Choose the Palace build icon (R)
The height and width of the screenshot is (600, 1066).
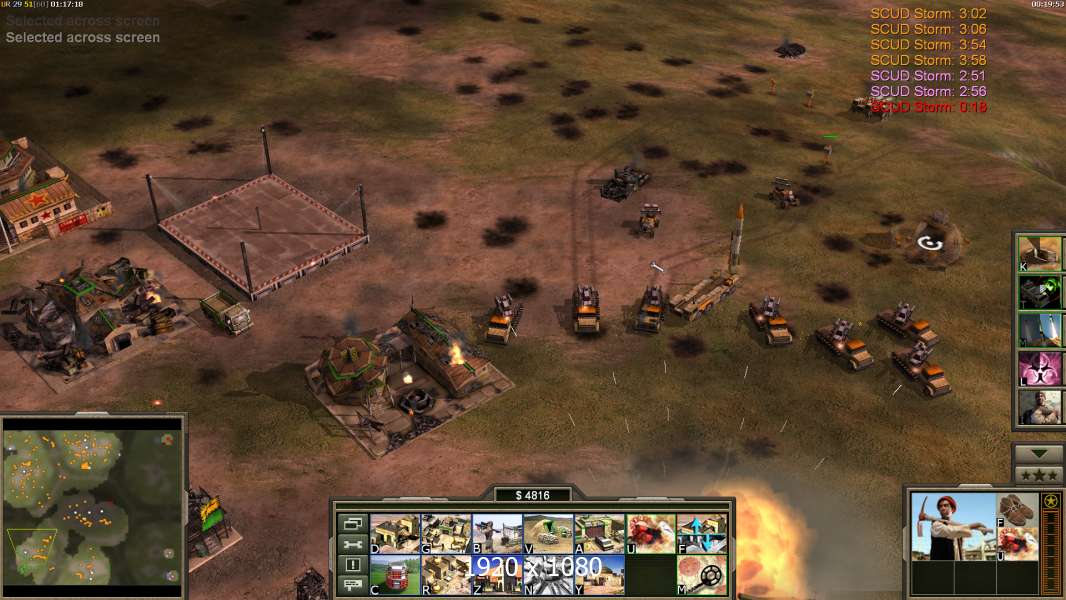coord(446,575)
